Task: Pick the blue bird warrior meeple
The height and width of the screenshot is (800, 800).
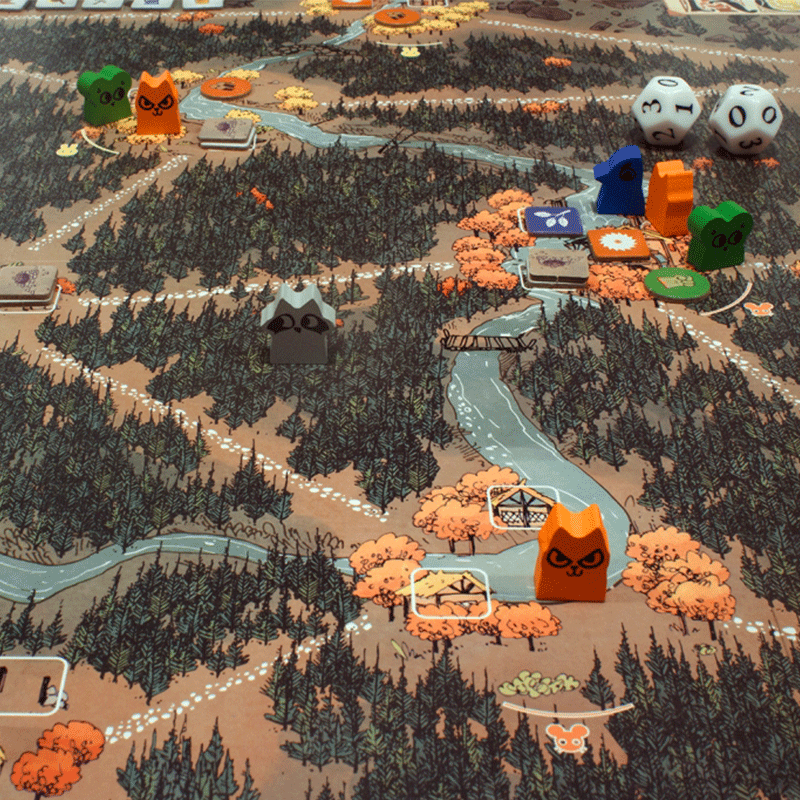Action: pos(621,181)
